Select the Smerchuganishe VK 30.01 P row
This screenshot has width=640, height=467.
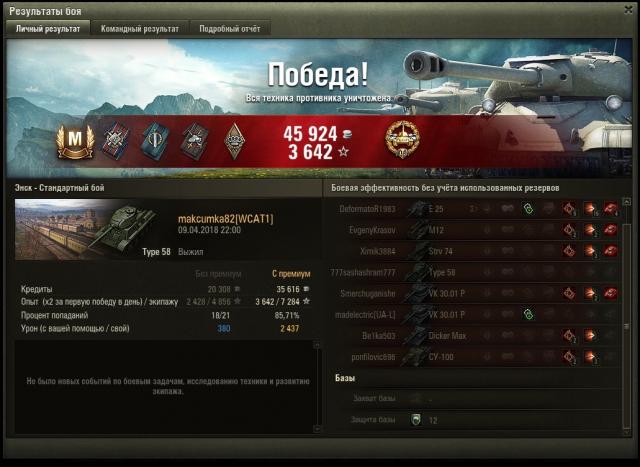470,293
